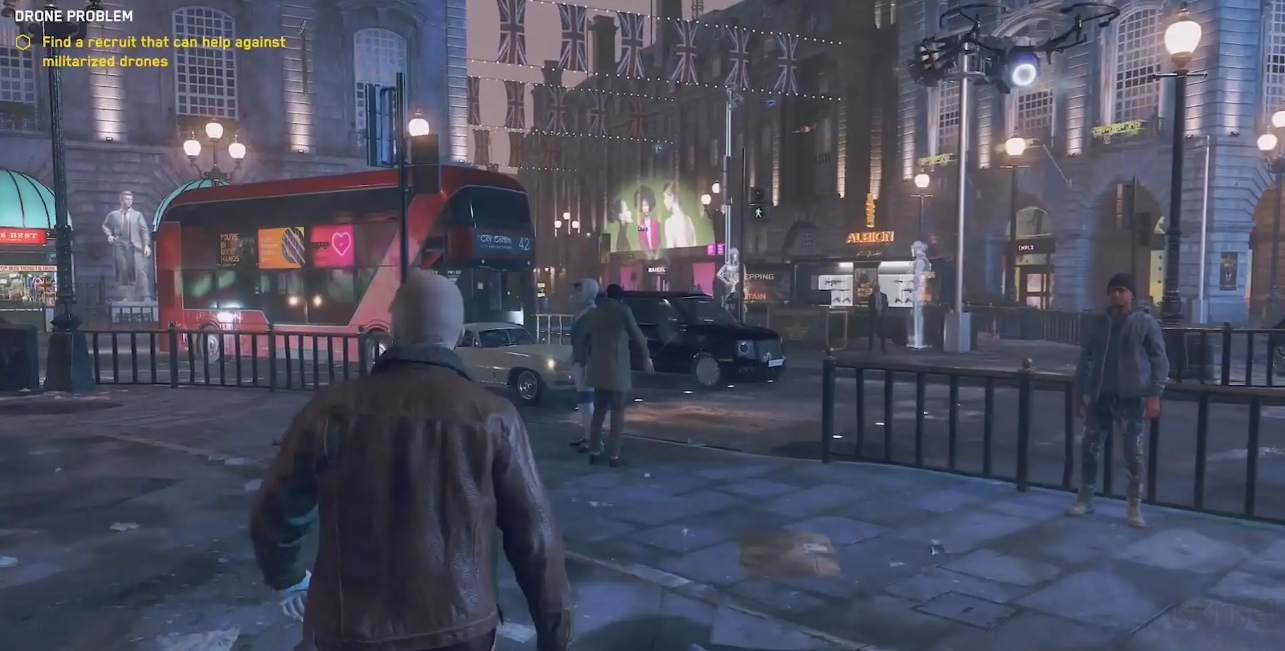
Task: Click the yellow hexagon objective marker icon
Action: [x=23, y=42]
